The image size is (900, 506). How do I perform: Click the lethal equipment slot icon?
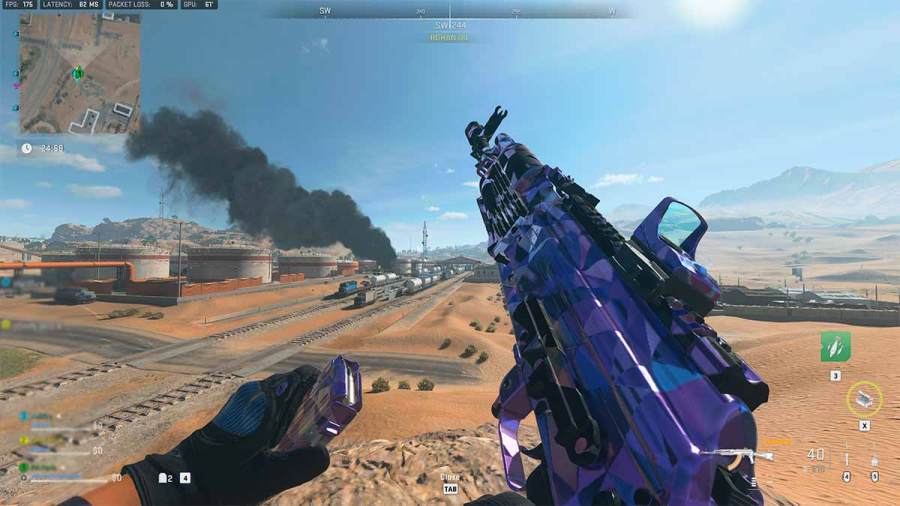tap(847, 461)
